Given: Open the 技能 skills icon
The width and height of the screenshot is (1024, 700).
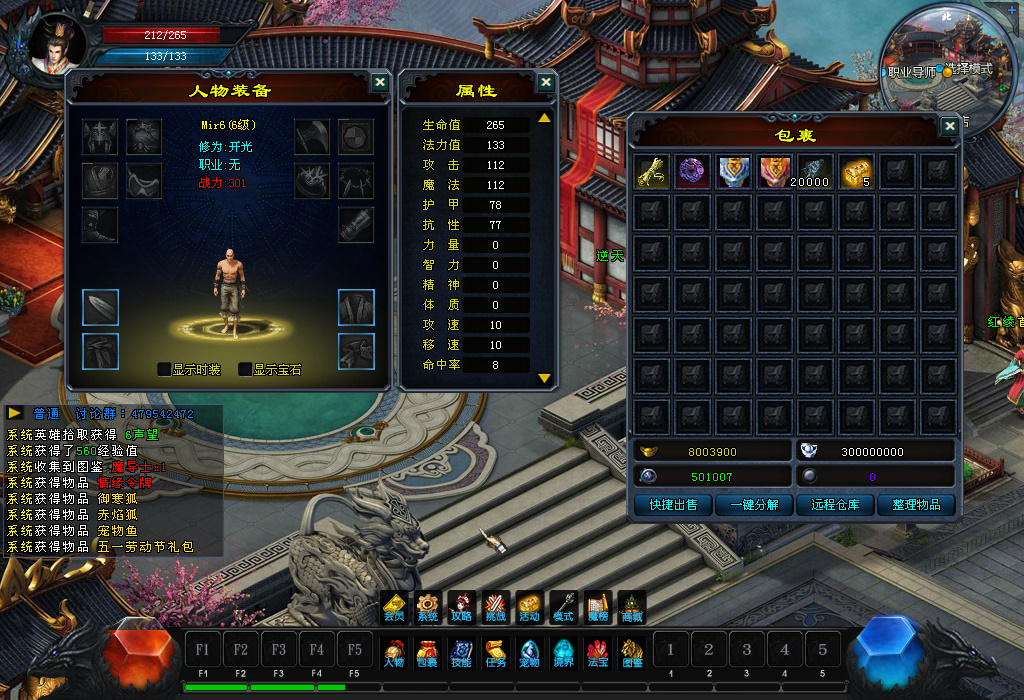Looking at the screenshot, I should click(x=461, y=652).
